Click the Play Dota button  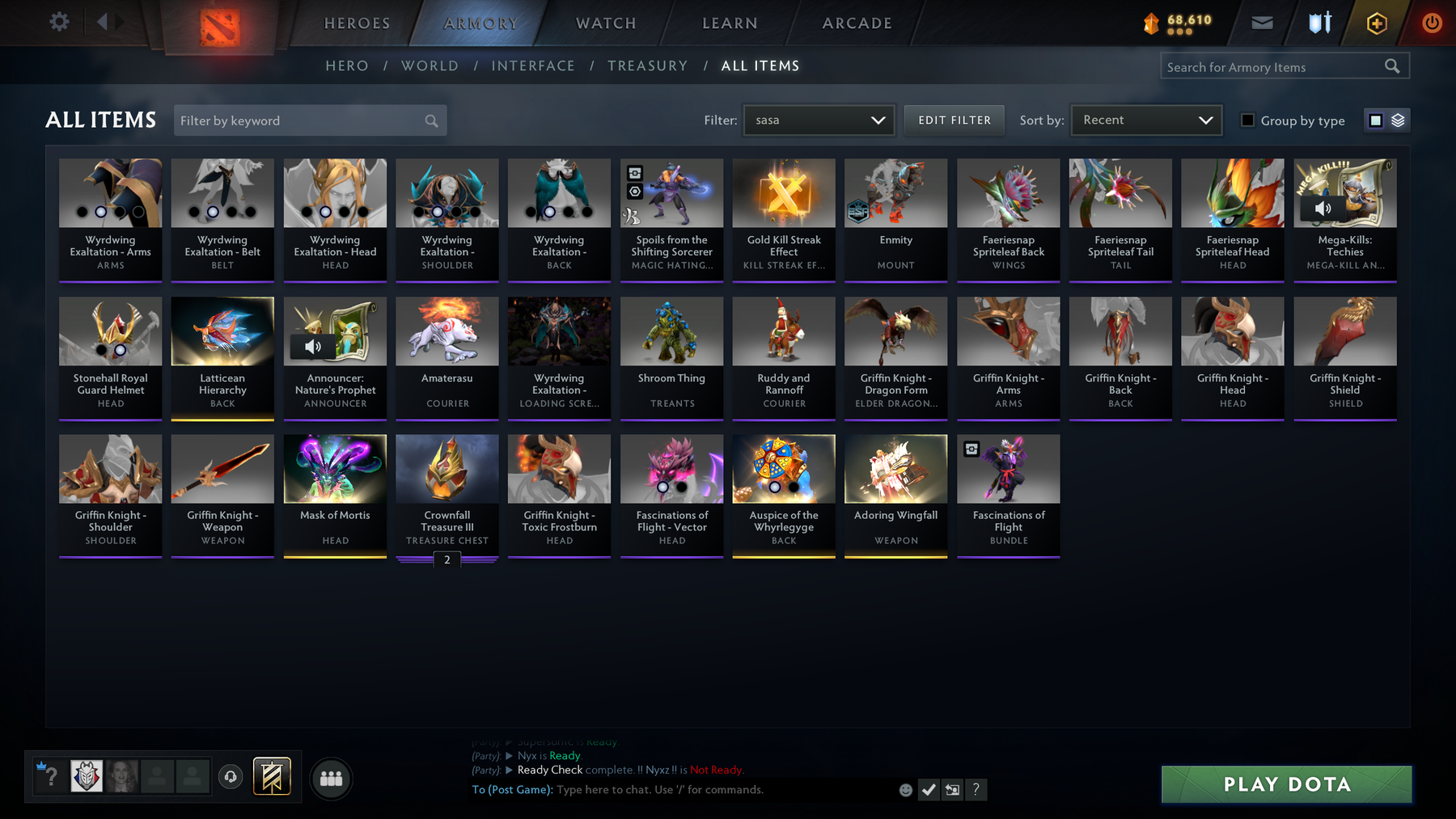[x=1286, y=784]
